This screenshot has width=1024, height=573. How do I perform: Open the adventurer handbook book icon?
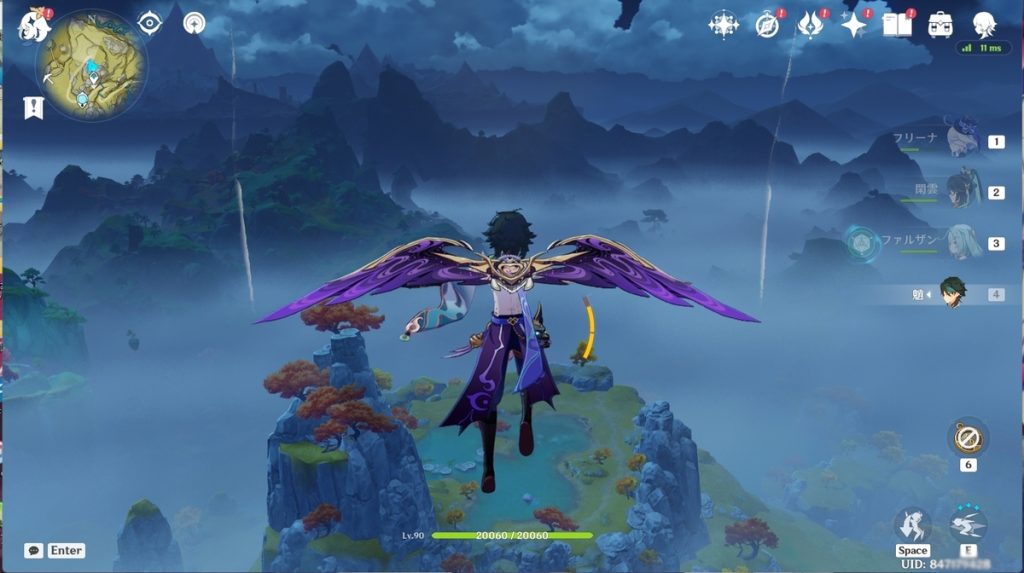point(896,25)
